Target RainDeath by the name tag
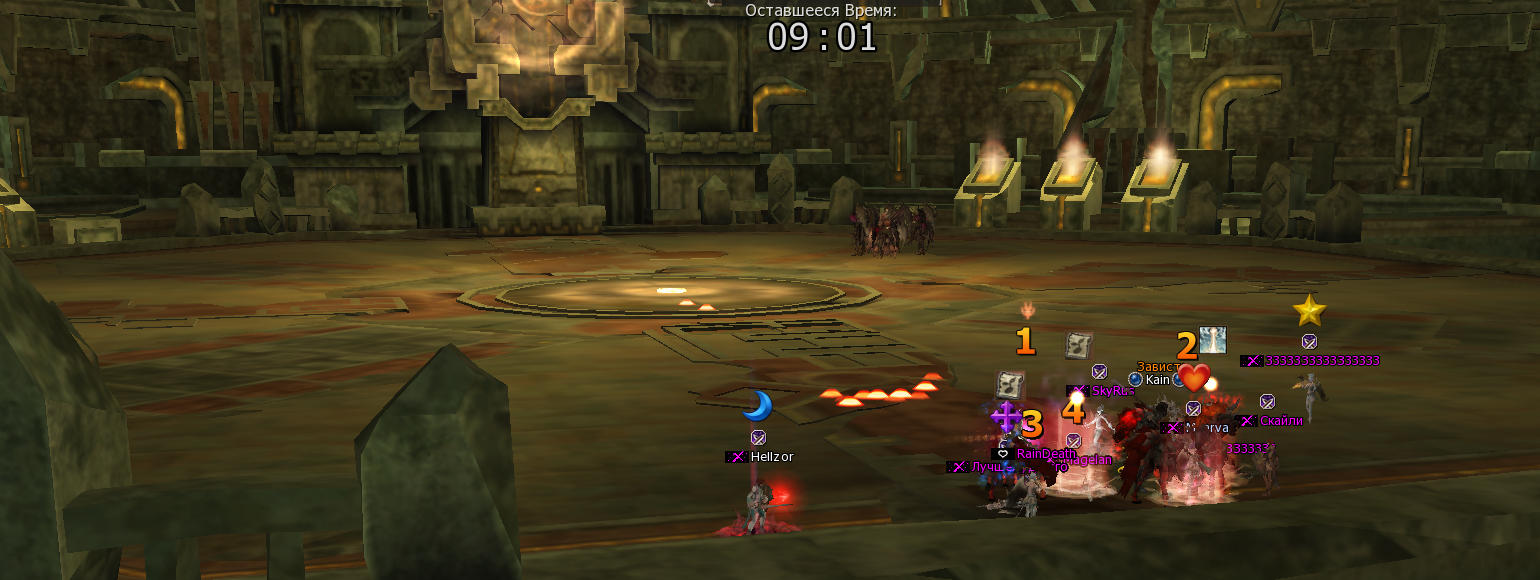The image size is (1540, 580). [x=1046, y=453]
